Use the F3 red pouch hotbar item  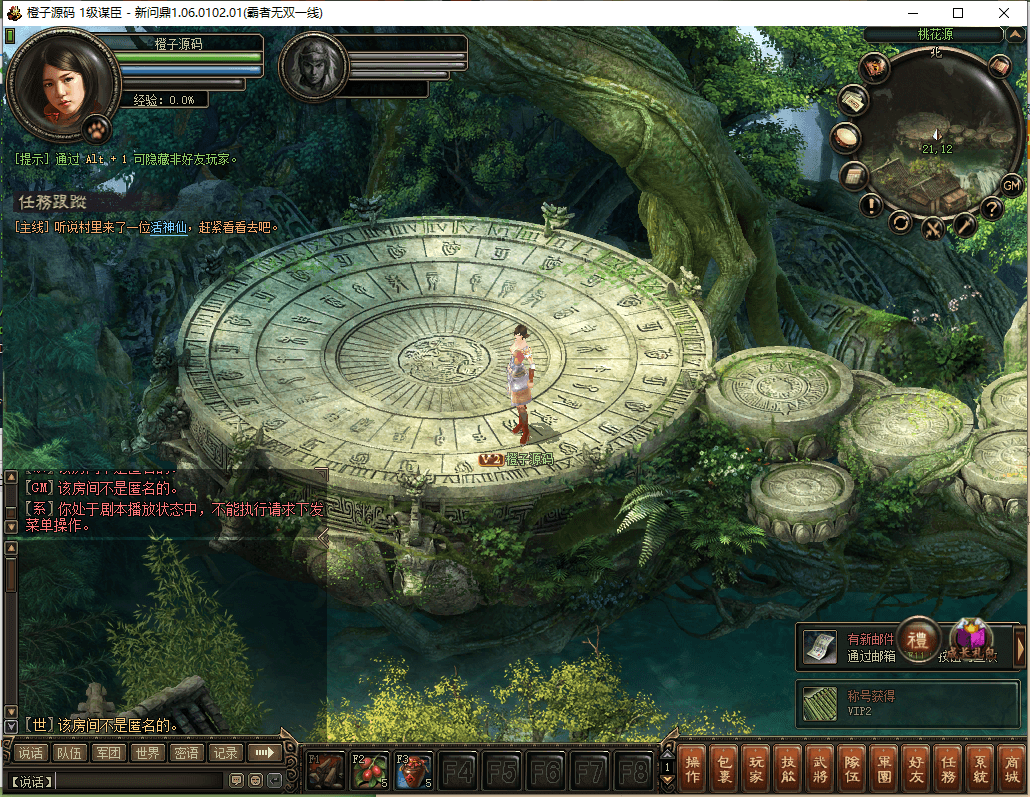[413, 771]
